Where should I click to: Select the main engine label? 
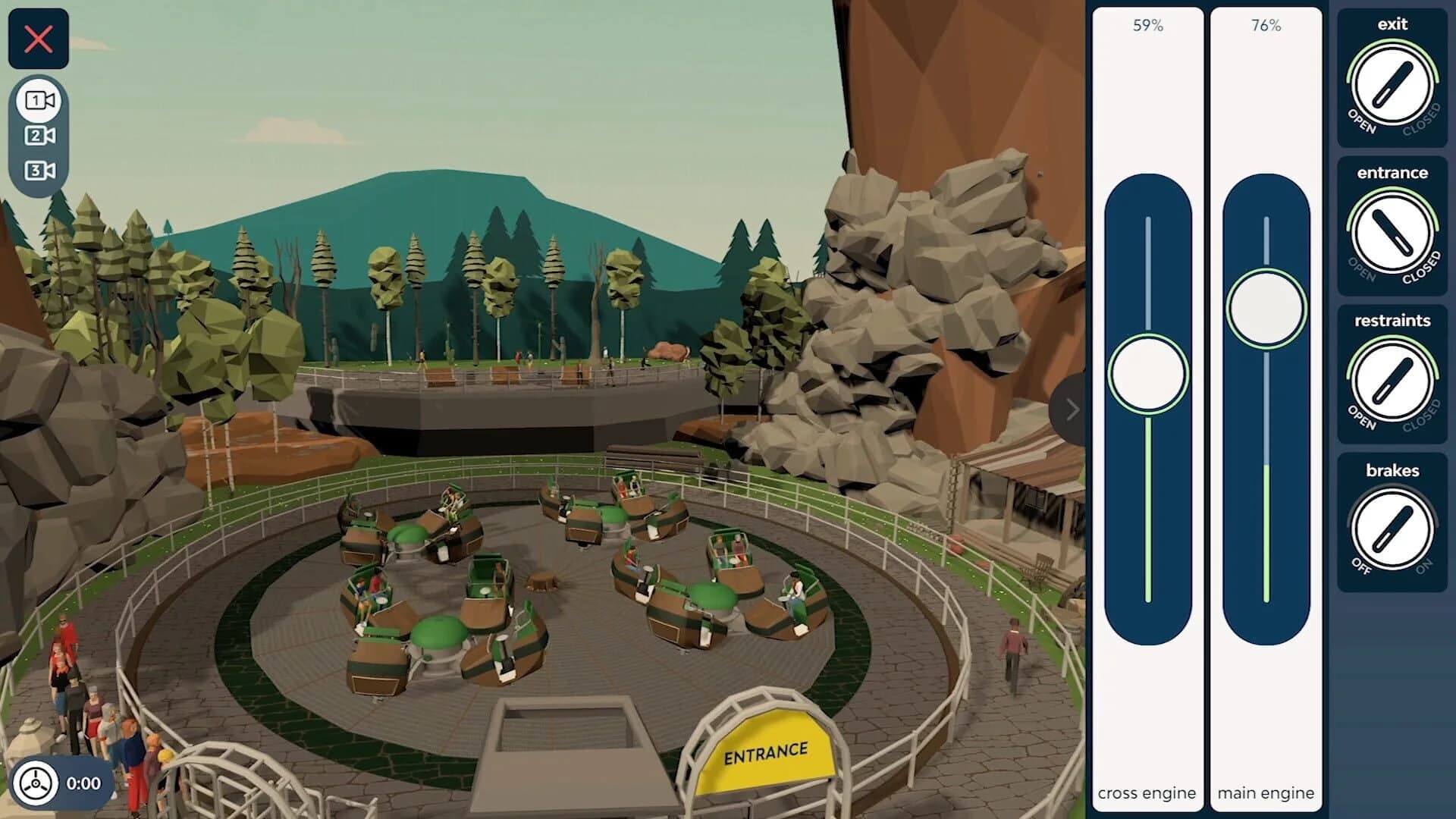[x=1265, y=793]
